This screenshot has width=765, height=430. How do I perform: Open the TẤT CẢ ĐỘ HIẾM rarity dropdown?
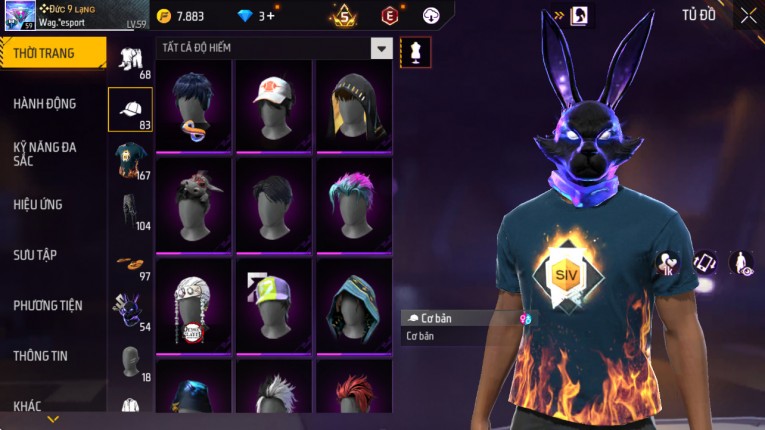[x=381, y=48]
